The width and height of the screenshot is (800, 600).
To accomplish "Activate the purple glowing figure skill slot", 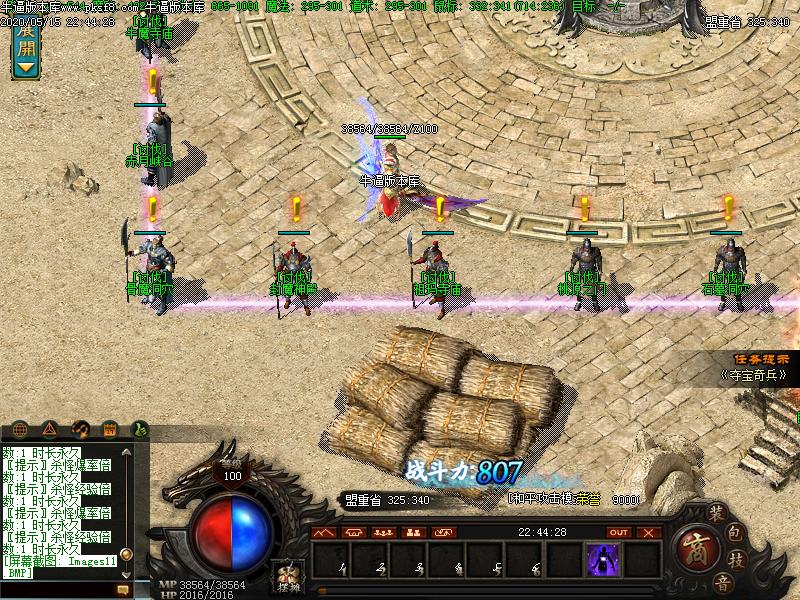I will coord(602,559).
